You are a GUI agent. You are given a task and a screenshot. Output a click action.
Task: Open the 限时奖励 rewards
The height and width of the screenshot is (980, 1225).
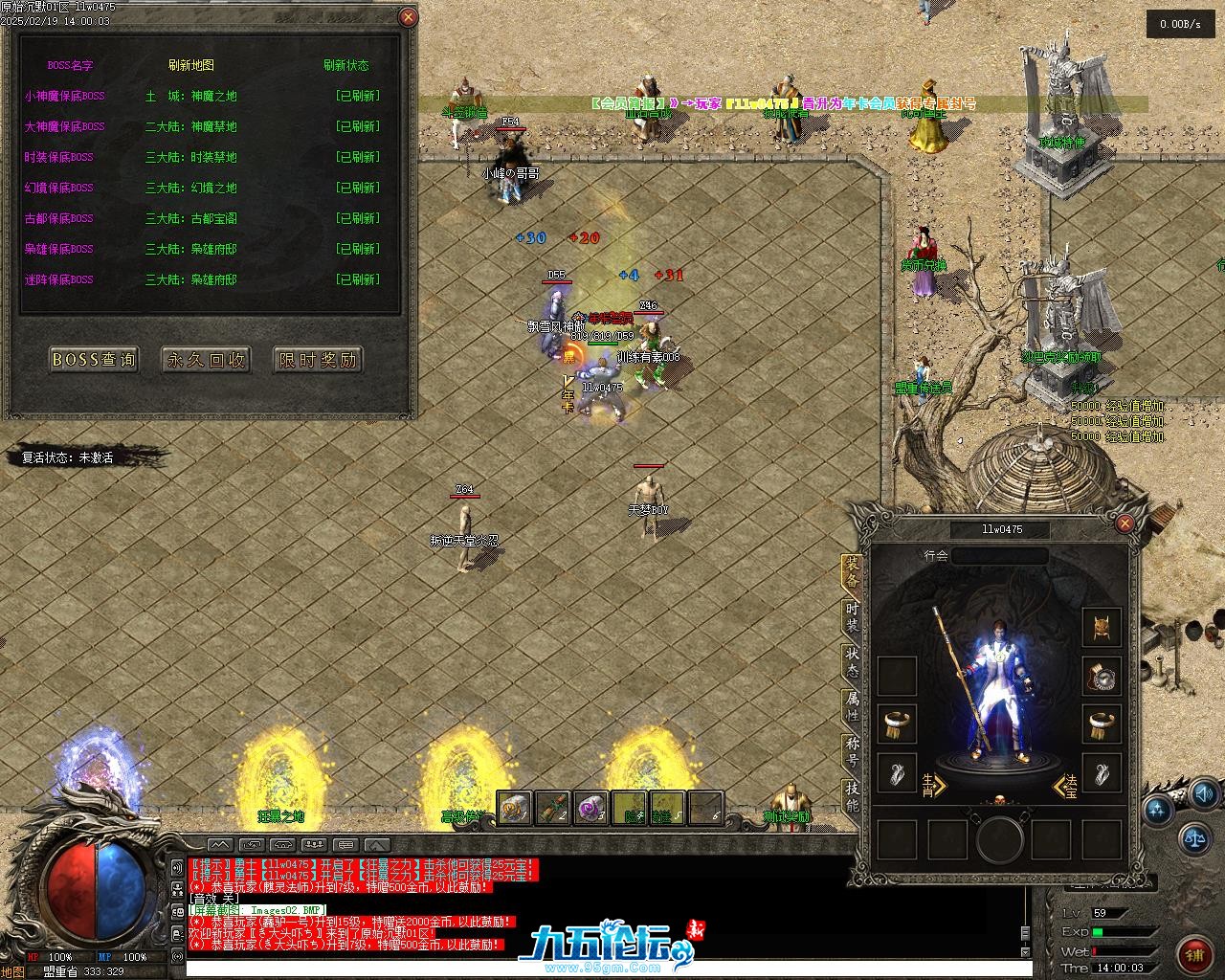coord(318,360)
